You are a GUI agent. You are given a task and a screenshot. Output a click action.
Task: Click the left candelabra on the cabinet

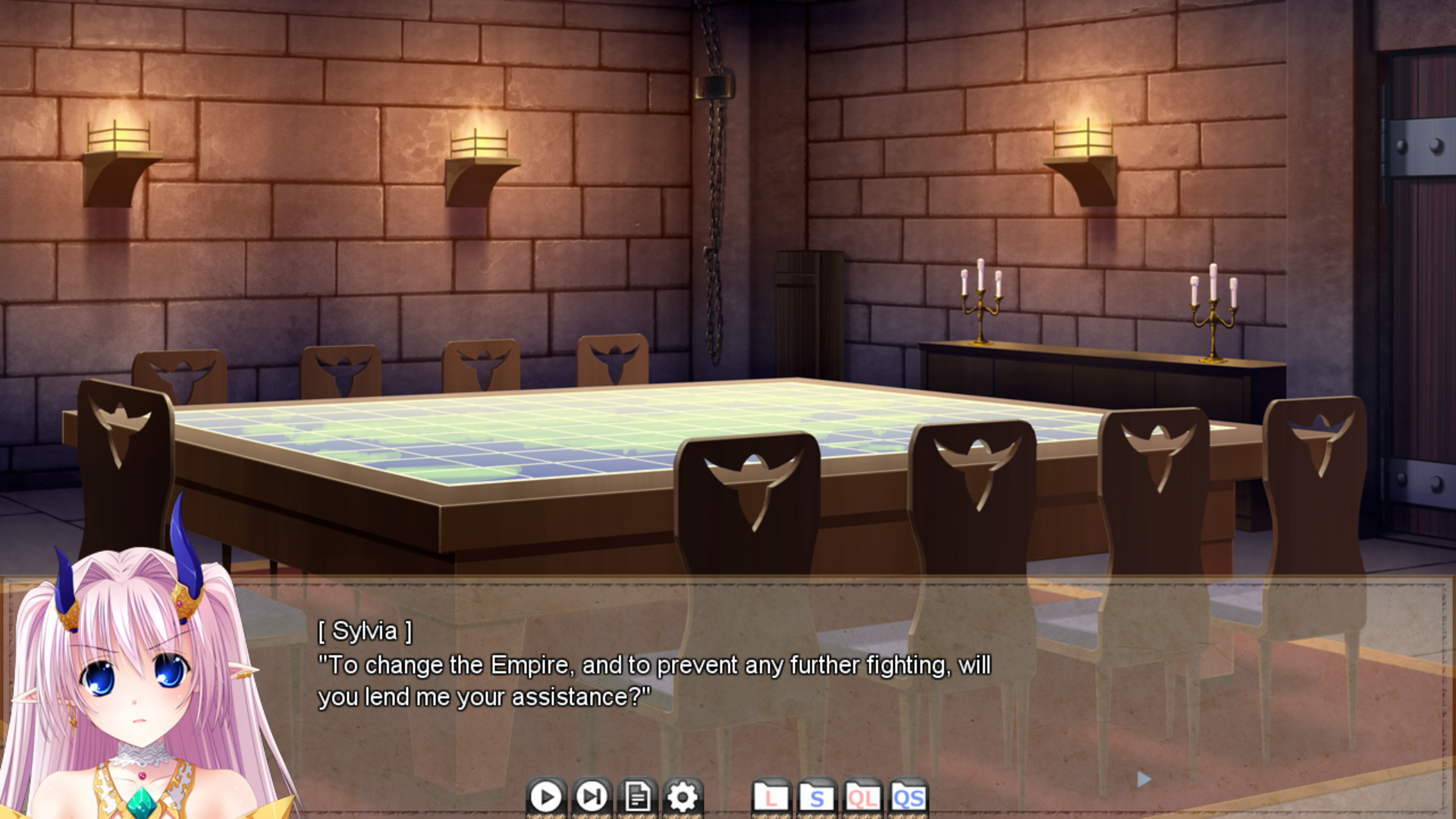point(981,303)
